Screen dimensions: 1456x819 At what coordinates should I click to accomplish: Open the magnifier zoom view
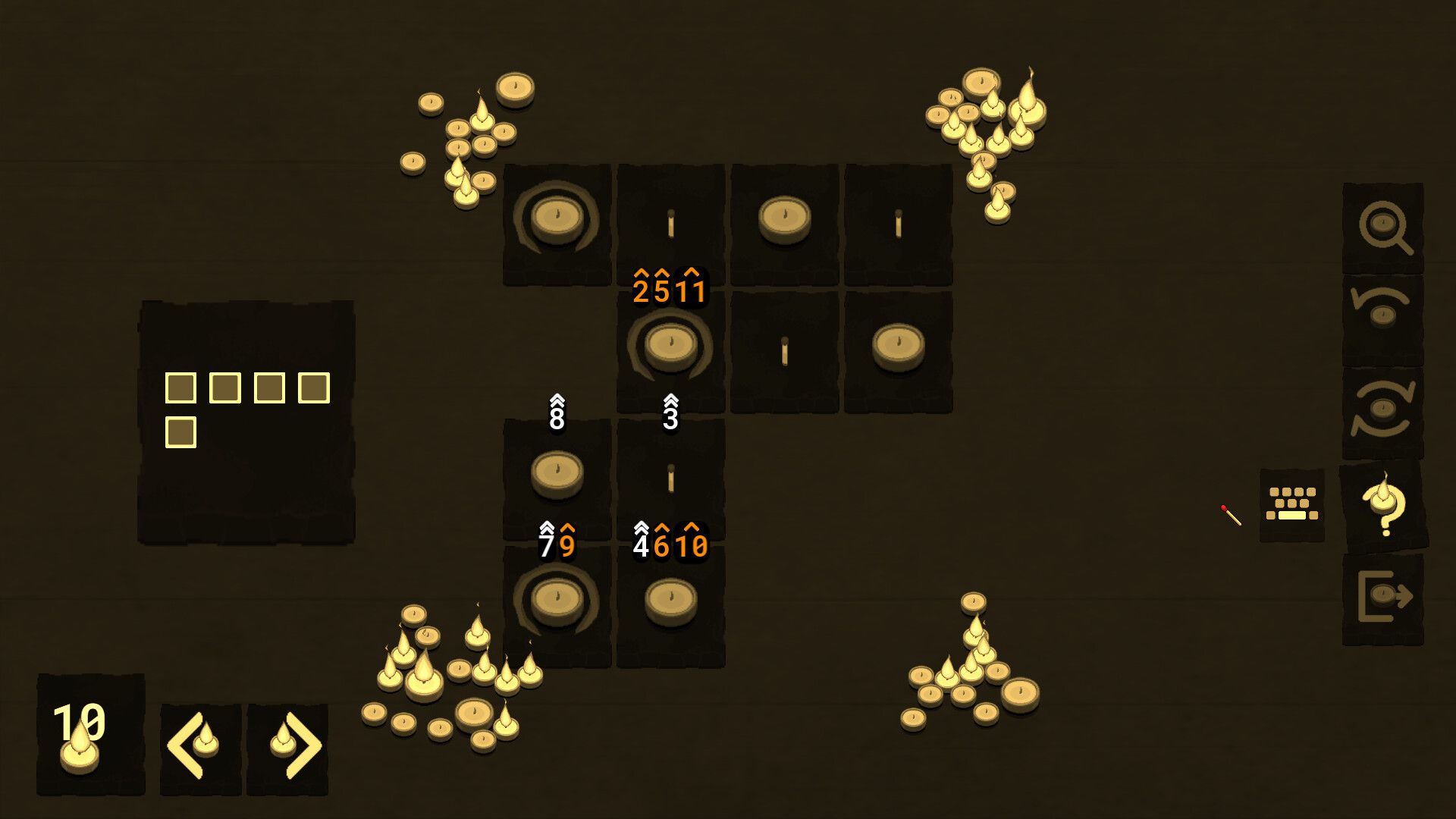point(1383,227)
